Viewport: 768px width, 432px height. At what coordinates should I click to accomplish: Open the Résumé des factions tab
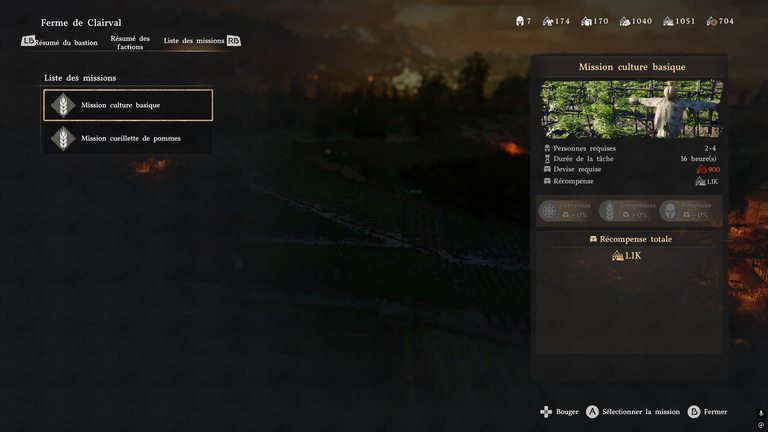pyautogui.click(x=130, y=43)
